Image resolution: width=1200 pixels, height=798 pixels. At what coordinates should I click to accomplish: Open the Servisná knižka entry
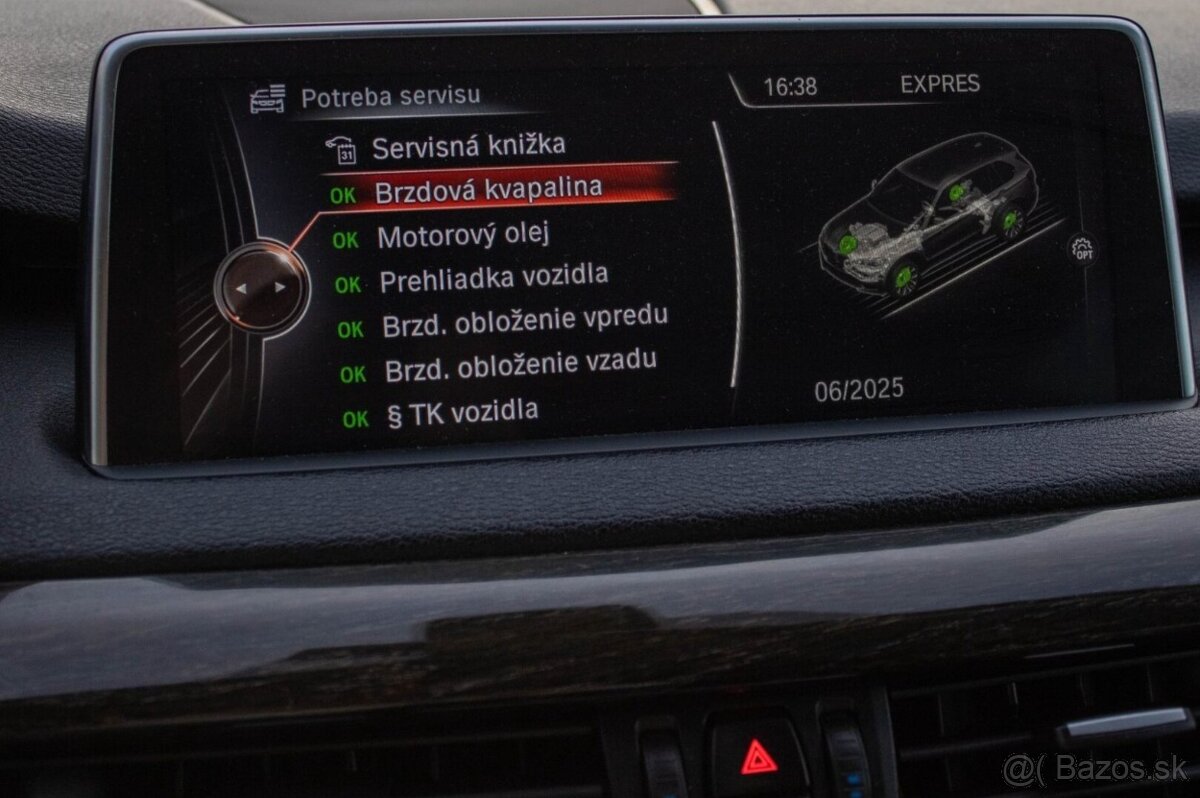pos(468,148)
